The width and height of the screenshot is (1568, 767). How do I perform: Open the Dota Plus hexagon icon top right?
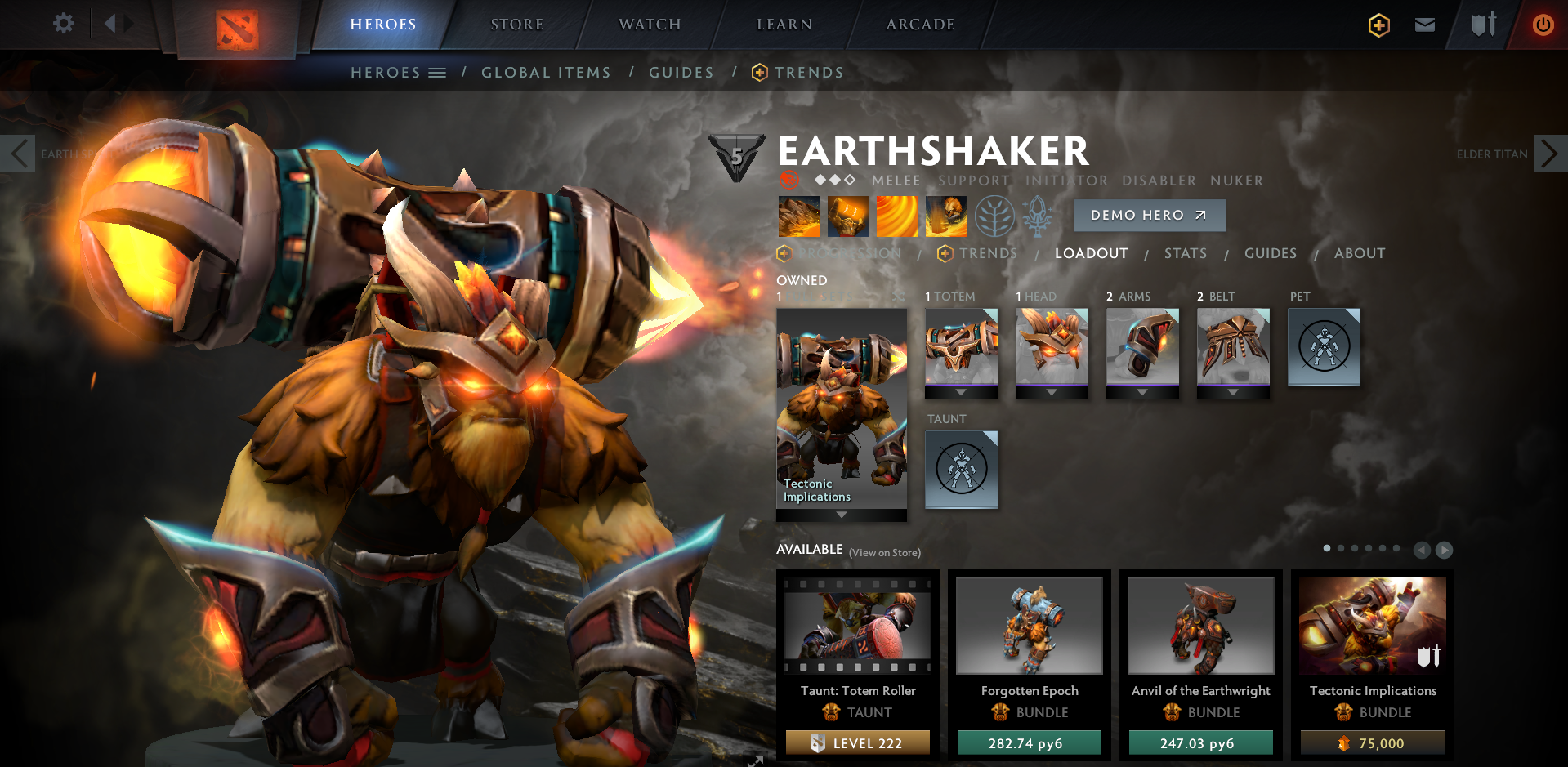[x=1378, y=25]
